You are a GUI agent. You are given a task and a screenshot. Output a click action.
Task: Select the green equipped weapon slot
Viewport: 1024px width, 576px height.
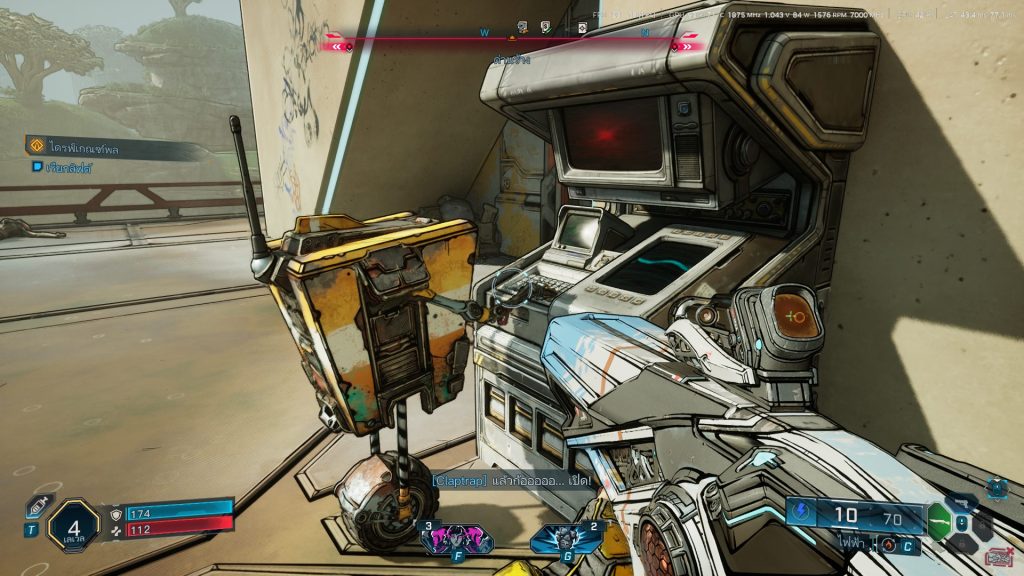coord(939,520)
